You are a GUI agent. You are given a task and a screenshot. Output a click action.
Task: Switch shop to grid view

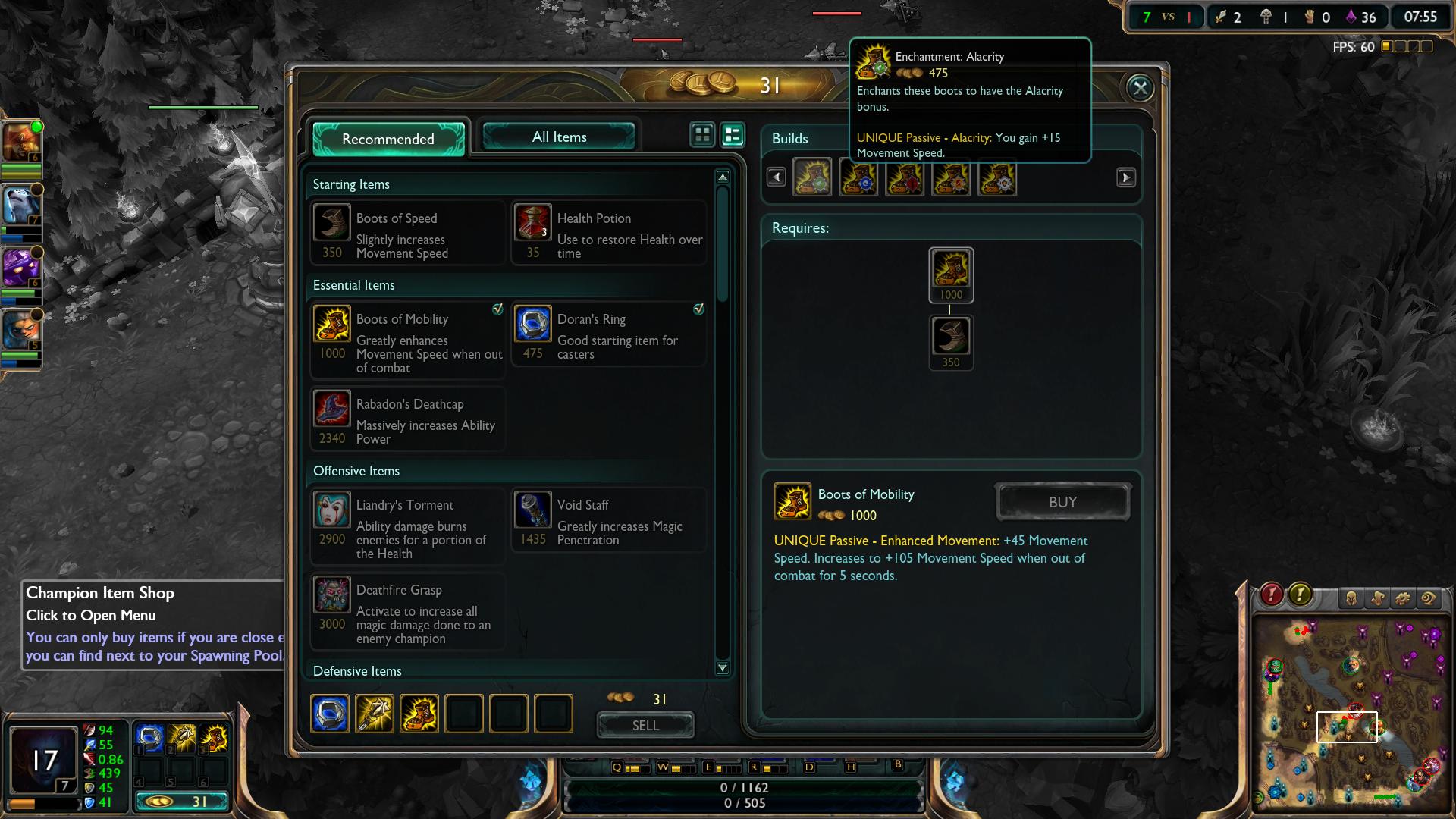(702, 135)
